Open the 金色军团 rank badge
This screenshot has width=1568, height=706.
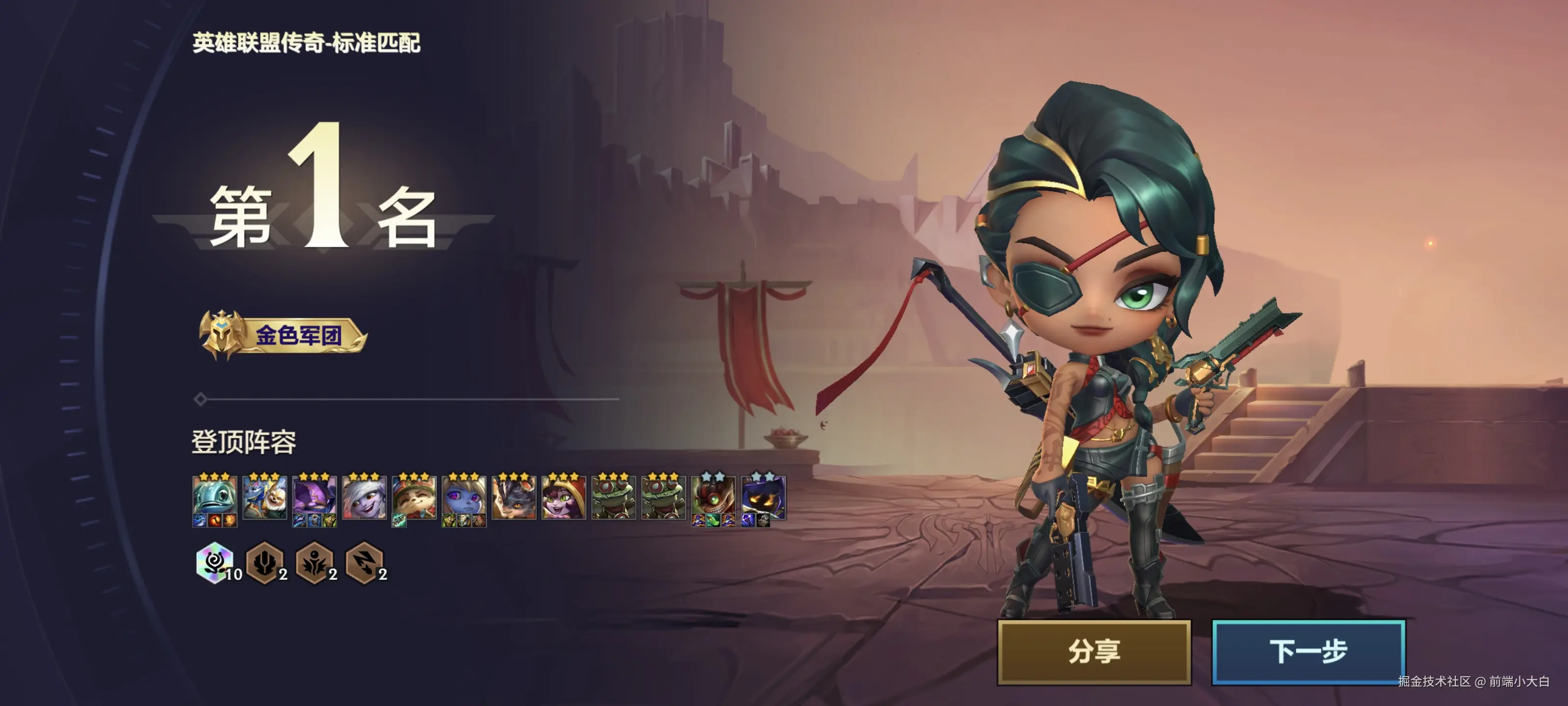click(x=284, y=334)
